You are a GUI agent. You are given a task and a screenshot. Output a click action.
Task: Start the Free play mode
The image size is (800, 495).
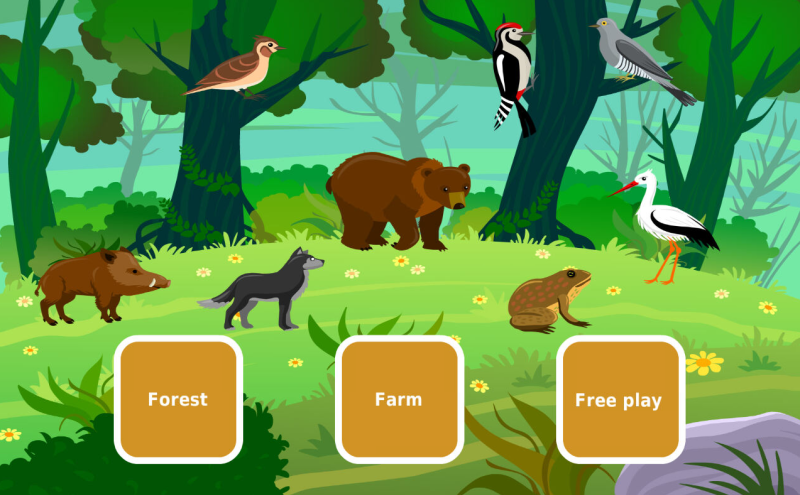pyautogui.click(x=619, y=399)
